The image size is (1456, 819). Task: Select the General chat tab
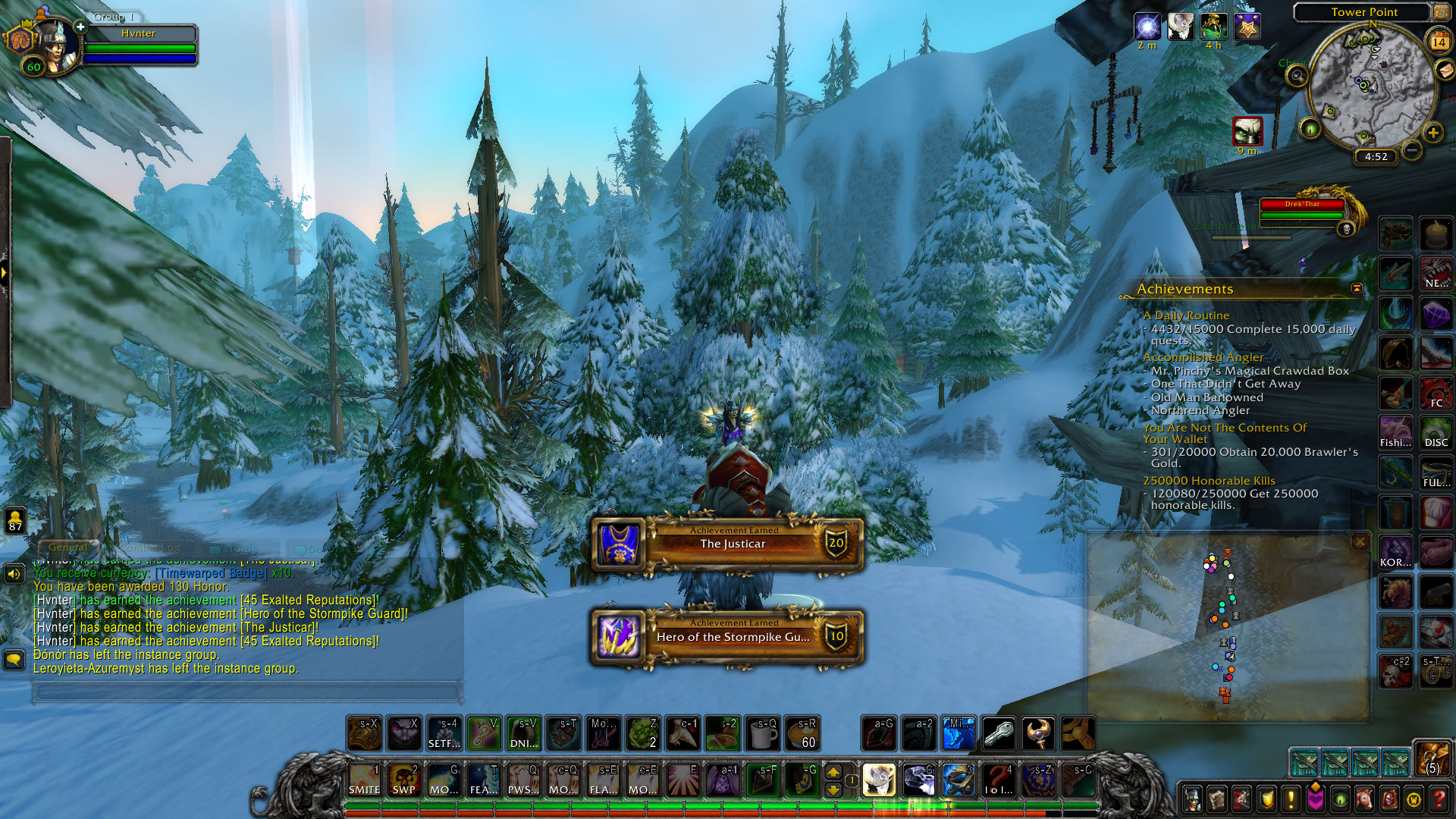67,547
